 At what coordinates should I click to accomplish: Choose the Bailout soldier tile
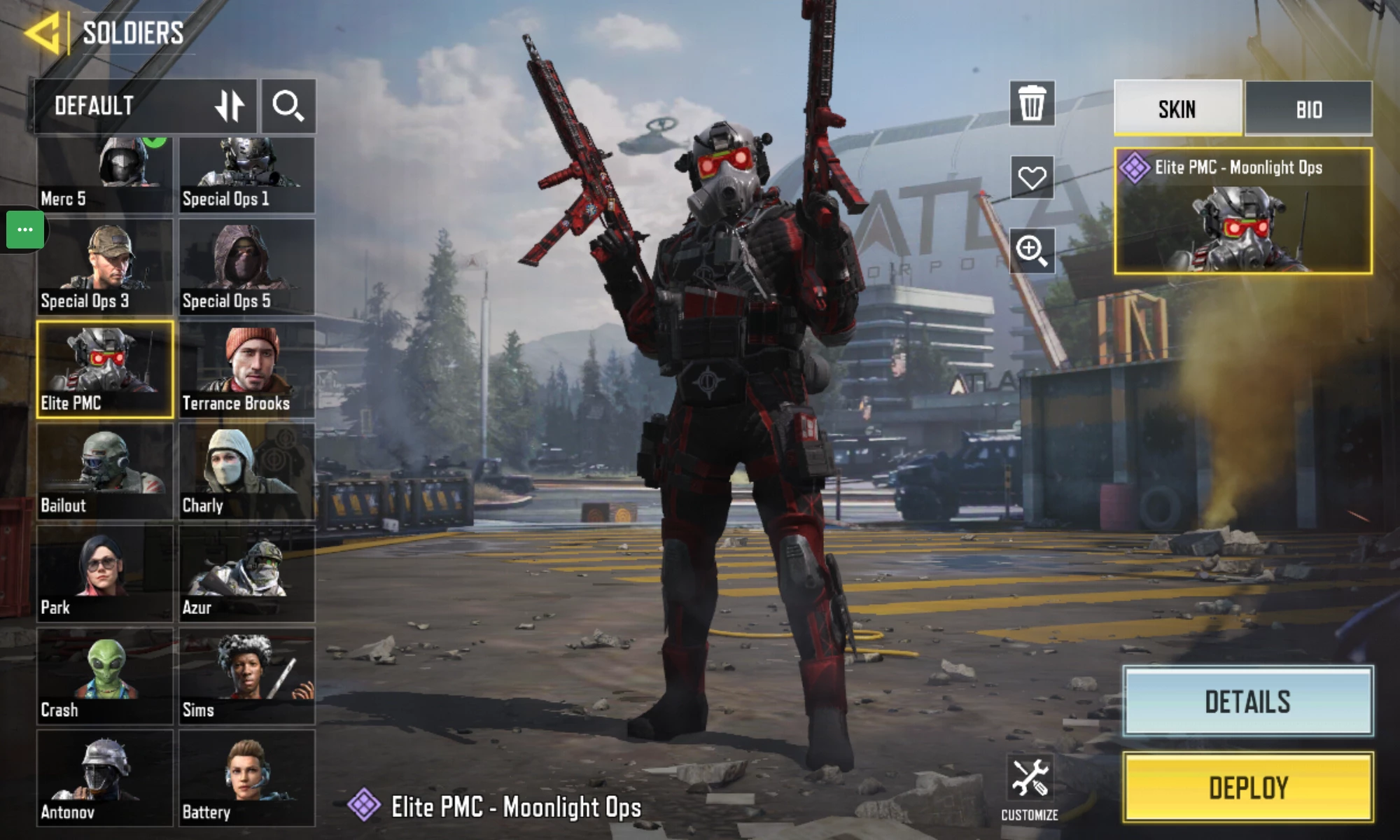coord(104,471)
